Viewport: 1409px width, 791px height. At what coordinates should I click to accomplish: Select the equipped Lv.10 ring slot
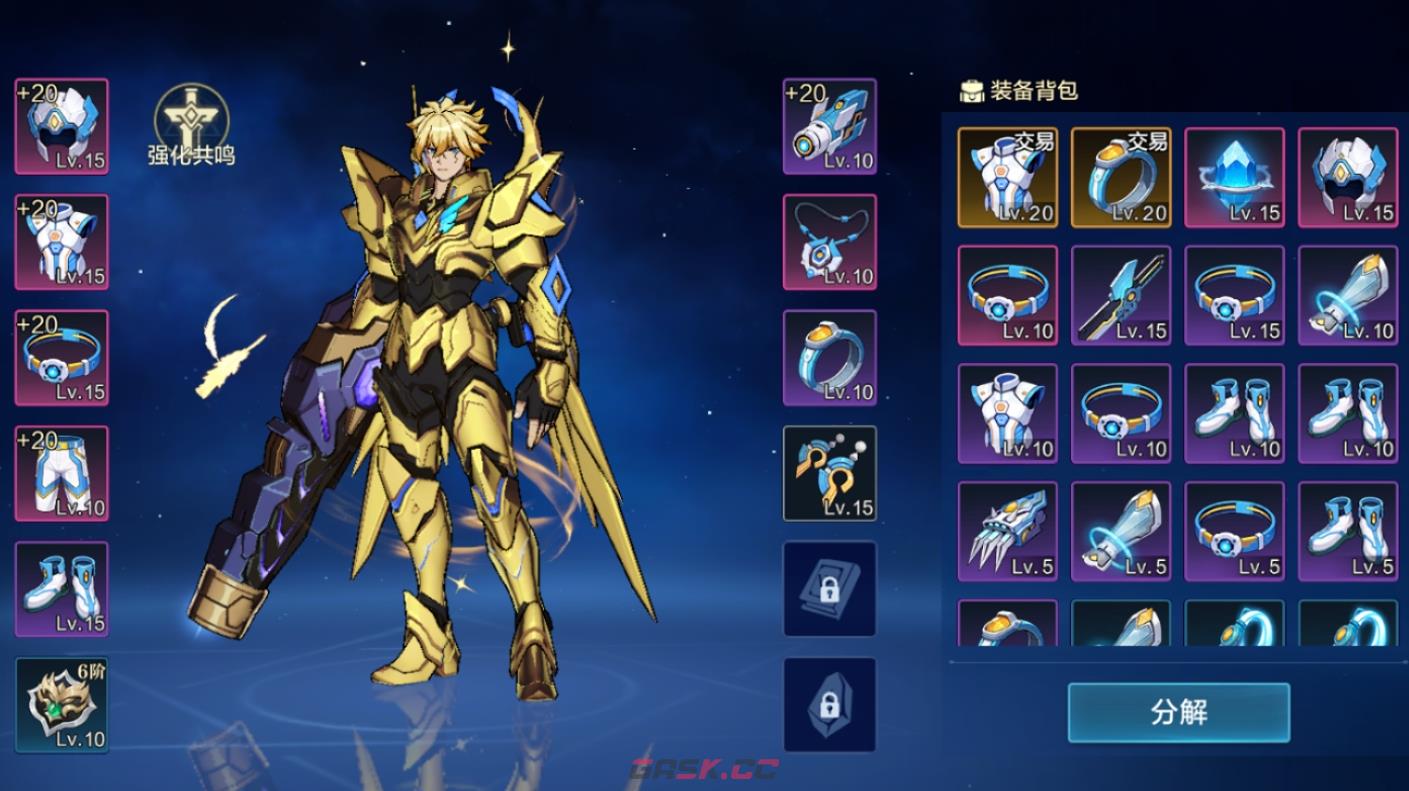click(829, 358)
